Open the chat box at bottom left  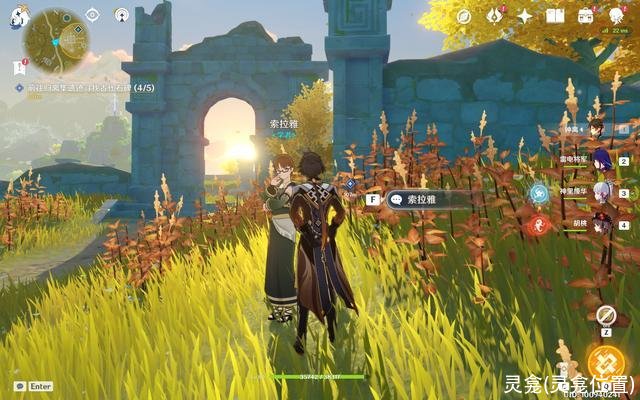point(33,386)
